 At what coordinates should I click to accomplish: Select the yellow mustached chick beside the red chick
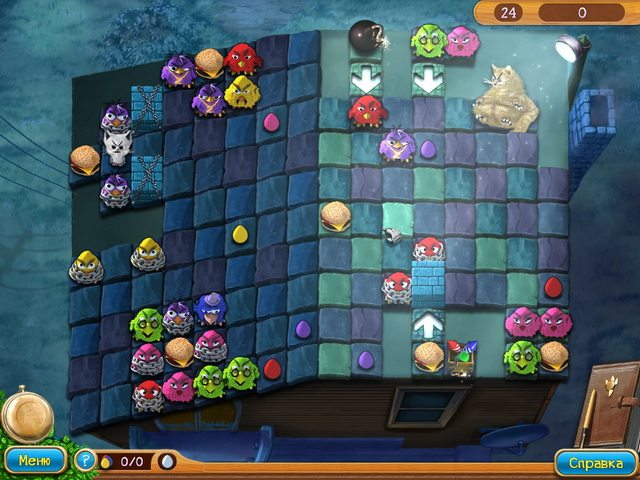click(241, 92)
